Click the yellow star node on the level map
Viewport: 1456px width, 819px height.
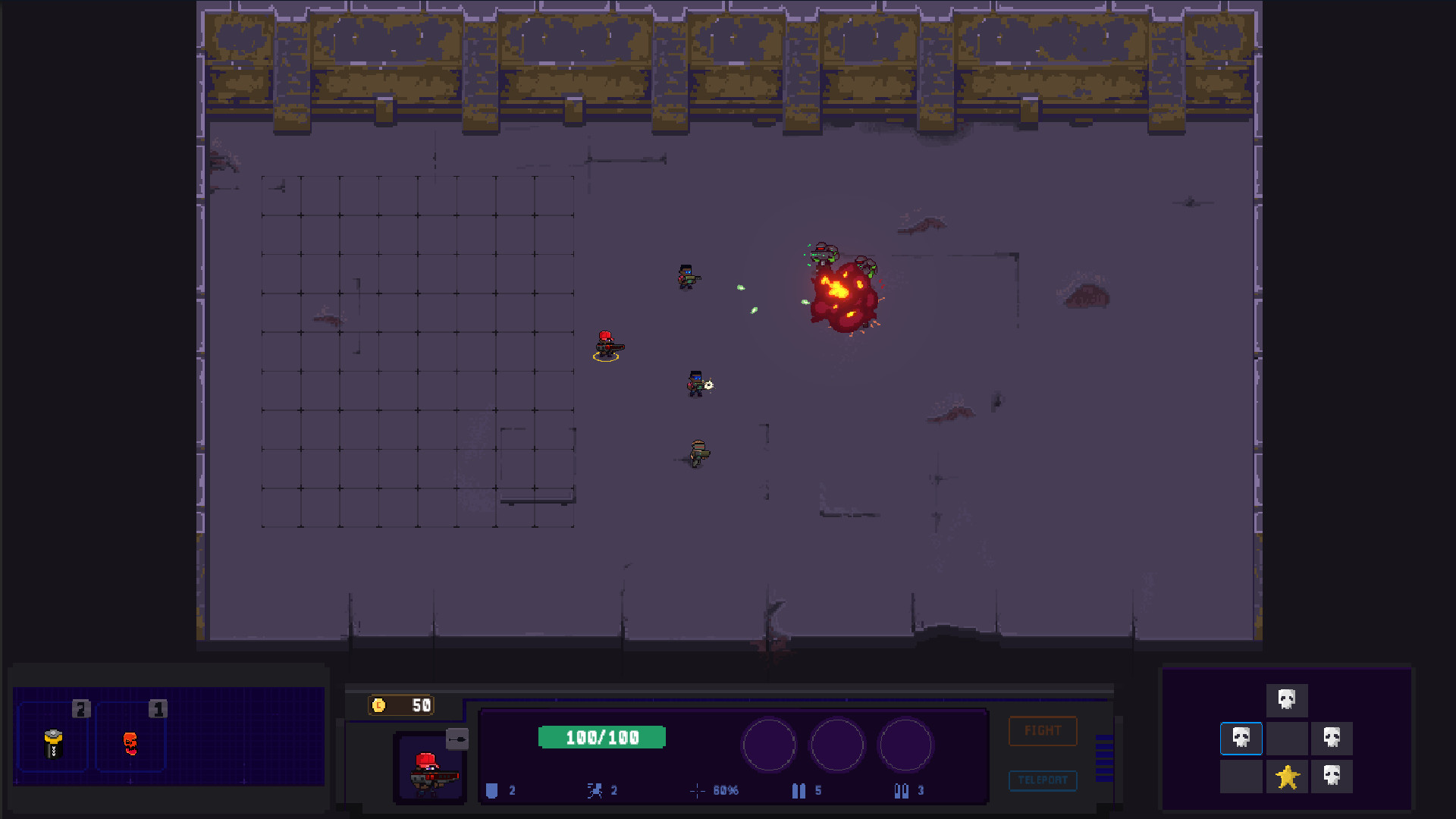[1287, 775]
